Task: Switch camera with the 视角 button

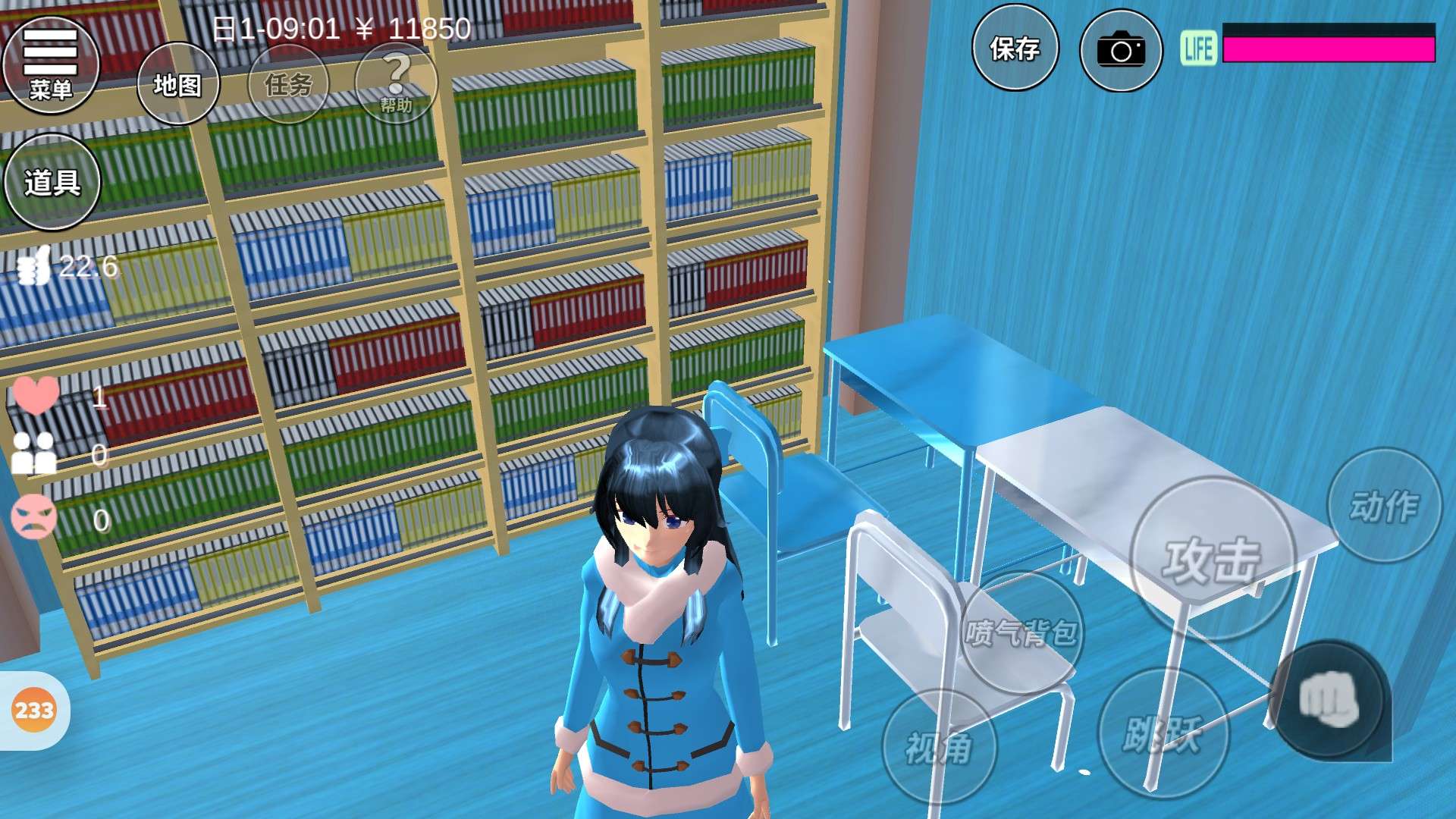Action: 939,748
